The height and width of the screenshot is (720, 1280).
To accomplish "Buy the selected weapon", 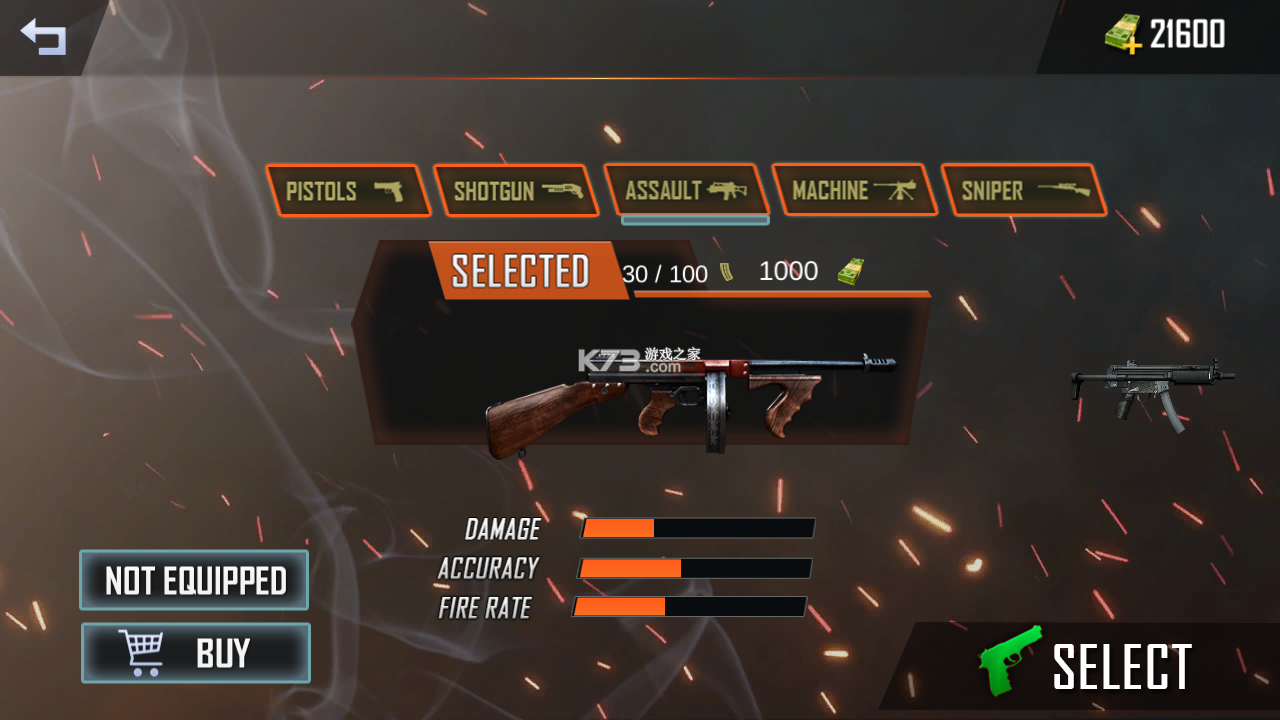I will pyautogui.click(x=196, y=653).
